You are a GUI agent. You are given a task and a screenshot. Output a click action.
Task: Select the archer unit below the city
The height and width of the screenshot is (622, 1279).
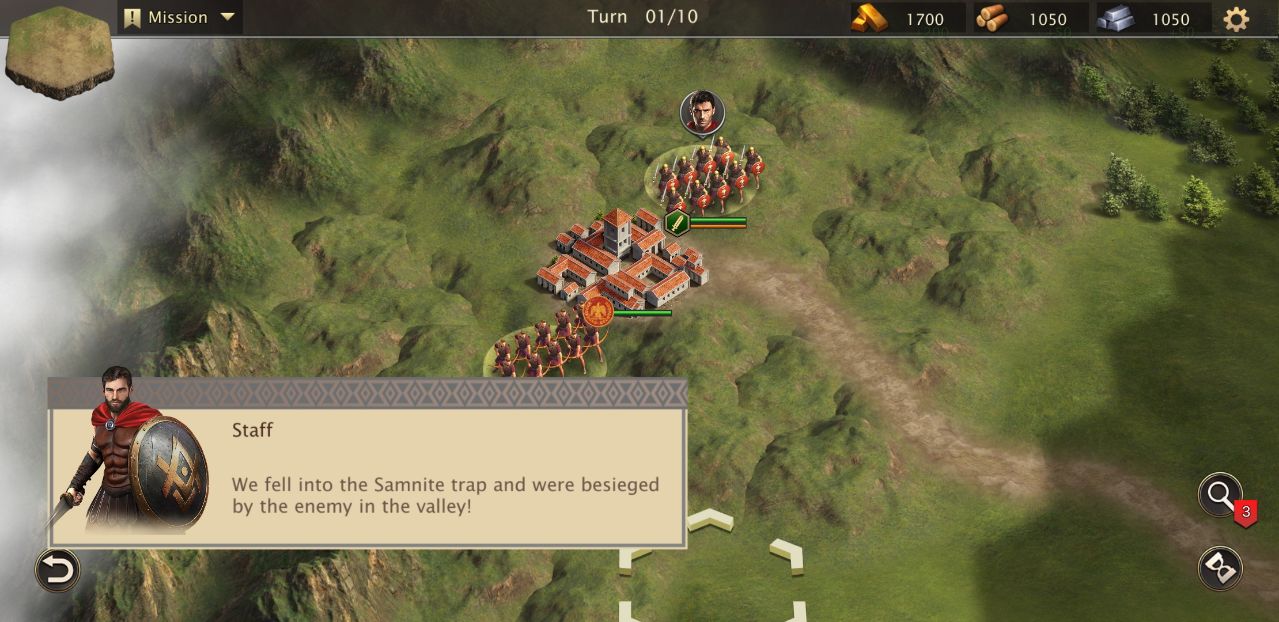point(545,352)
